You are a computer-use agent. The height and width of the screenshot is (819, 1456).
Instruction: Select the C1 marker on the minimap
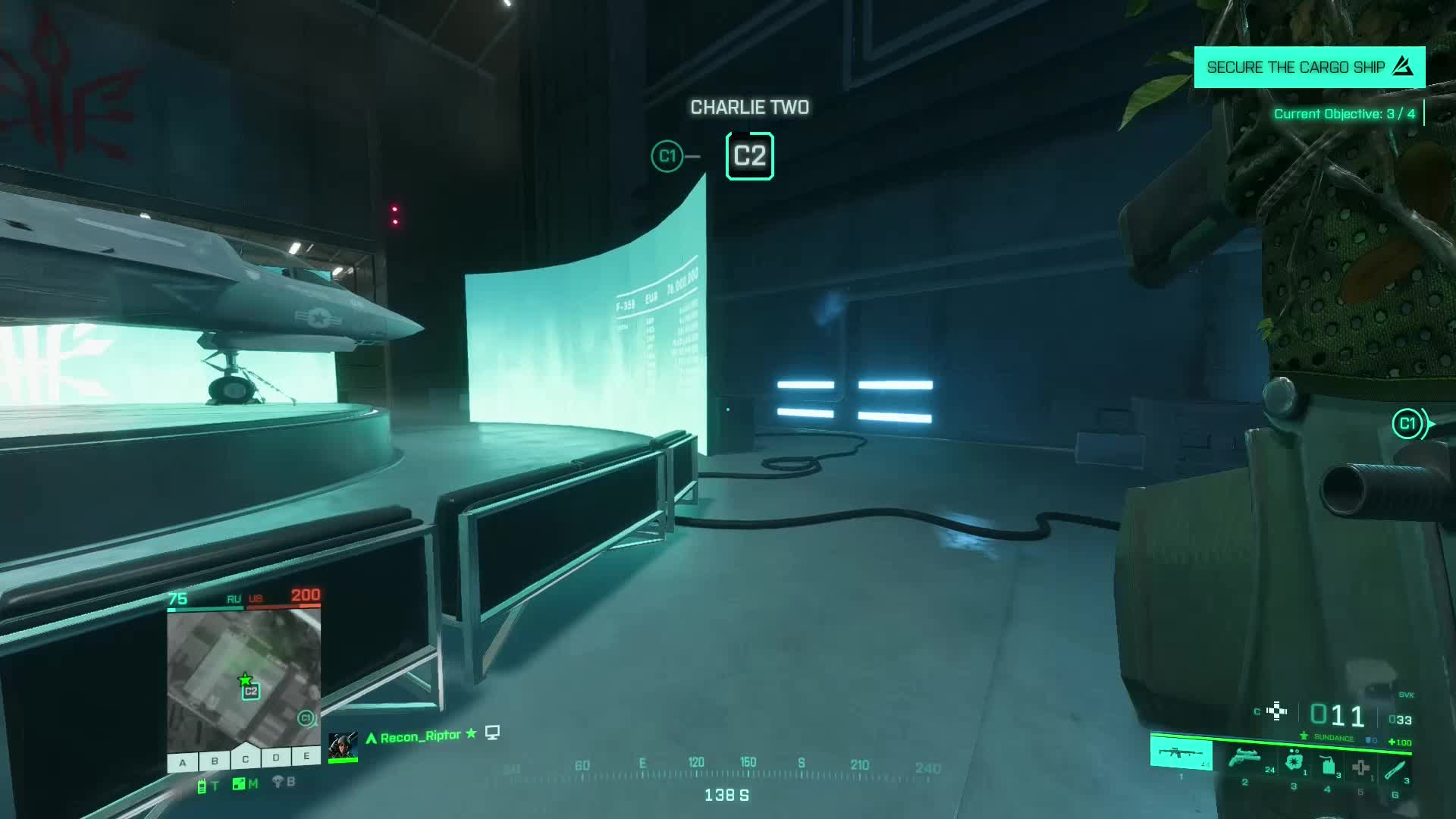306,717
